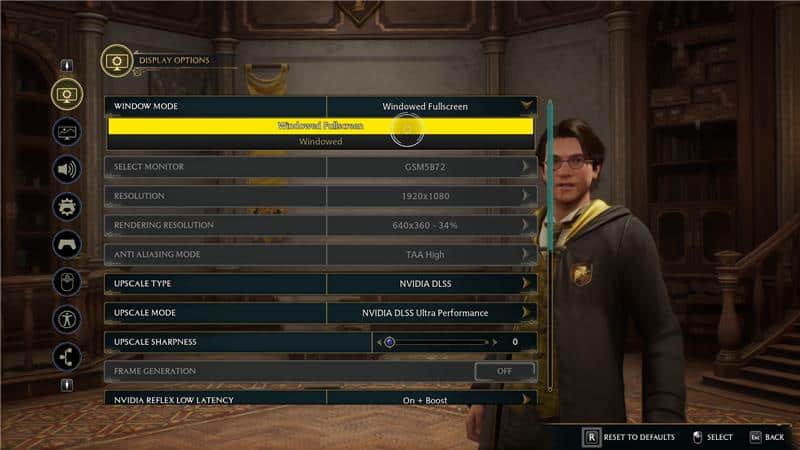This screenshot has height=450, width=800.
Task: Open the Resolution dropdown
Action: pos(431,195)
